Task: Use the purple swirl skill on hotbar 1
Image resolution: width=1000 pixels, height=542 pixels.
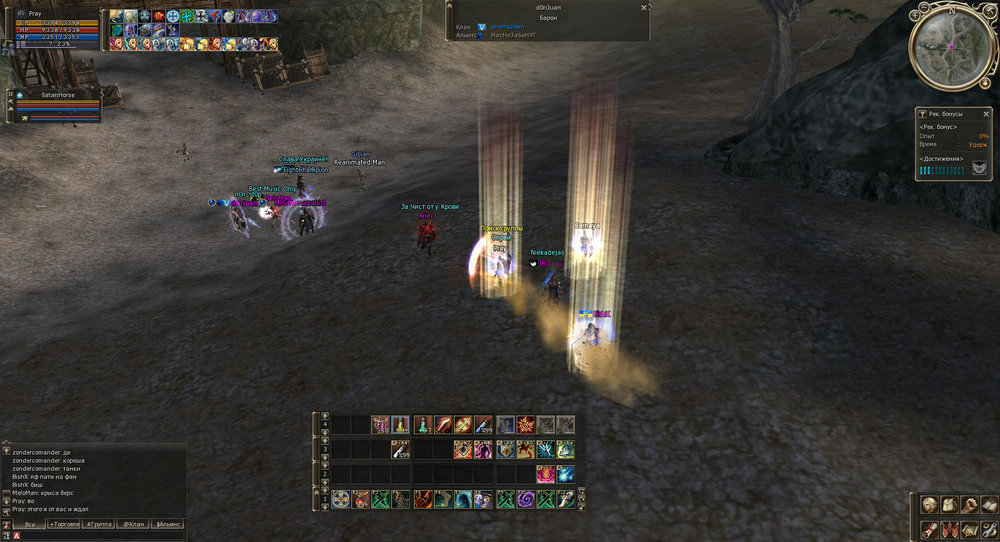Action: click(x=525, y=499)
